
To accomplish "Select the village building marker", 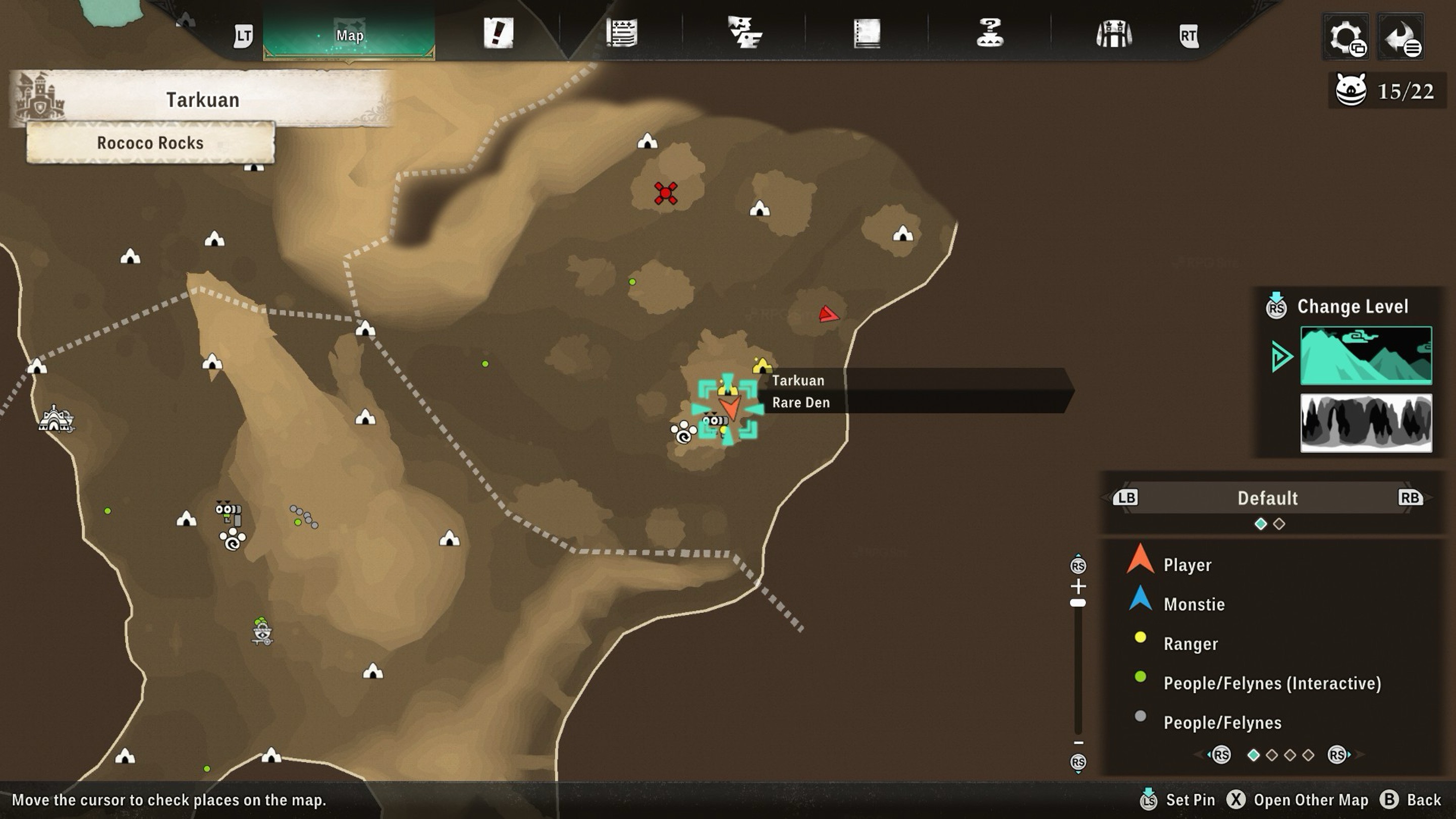I will point(55,420).
